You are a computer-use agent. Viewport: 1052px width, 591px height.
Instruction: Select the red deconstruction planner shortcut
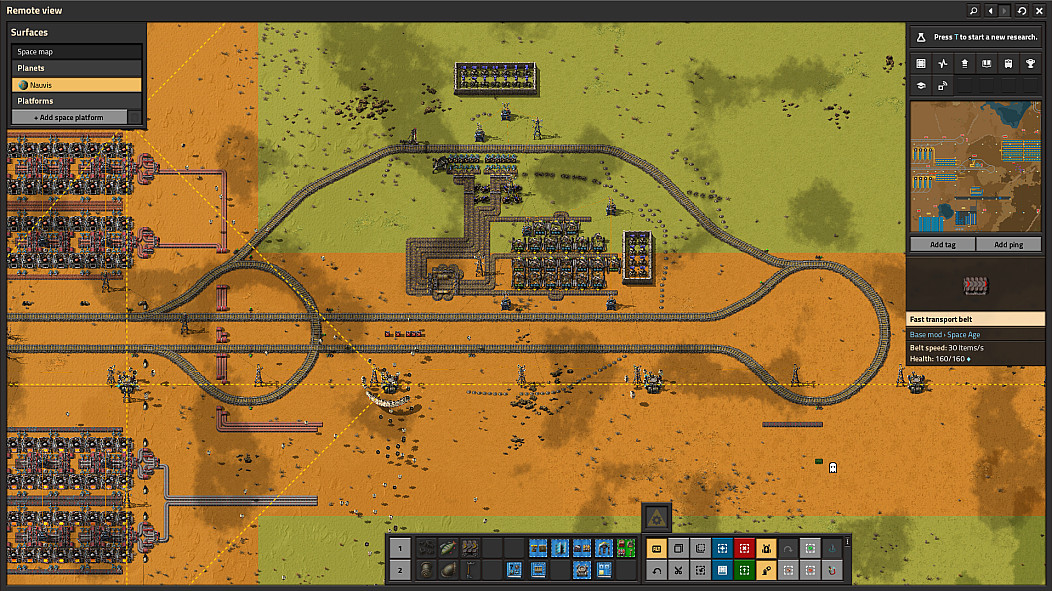click(x=744, y=548)
